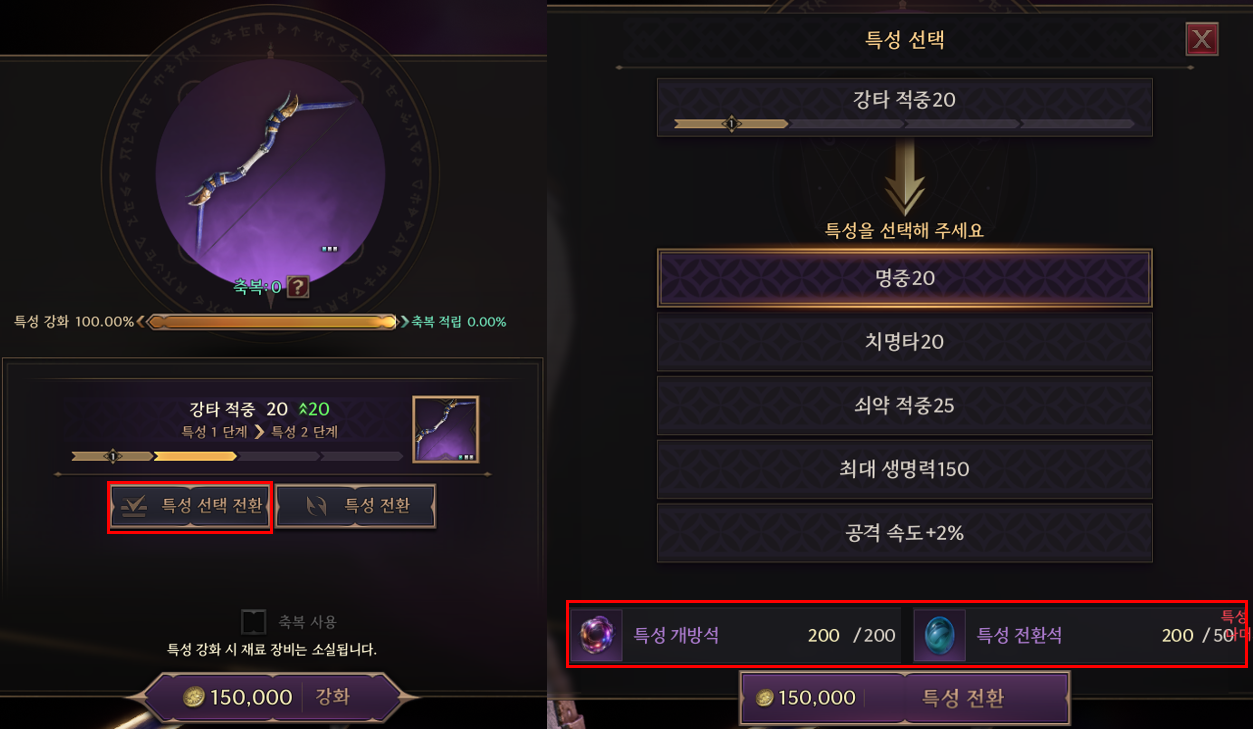Select the bow material thumbnail slot

pyautogui.click(x=445, y=429)
